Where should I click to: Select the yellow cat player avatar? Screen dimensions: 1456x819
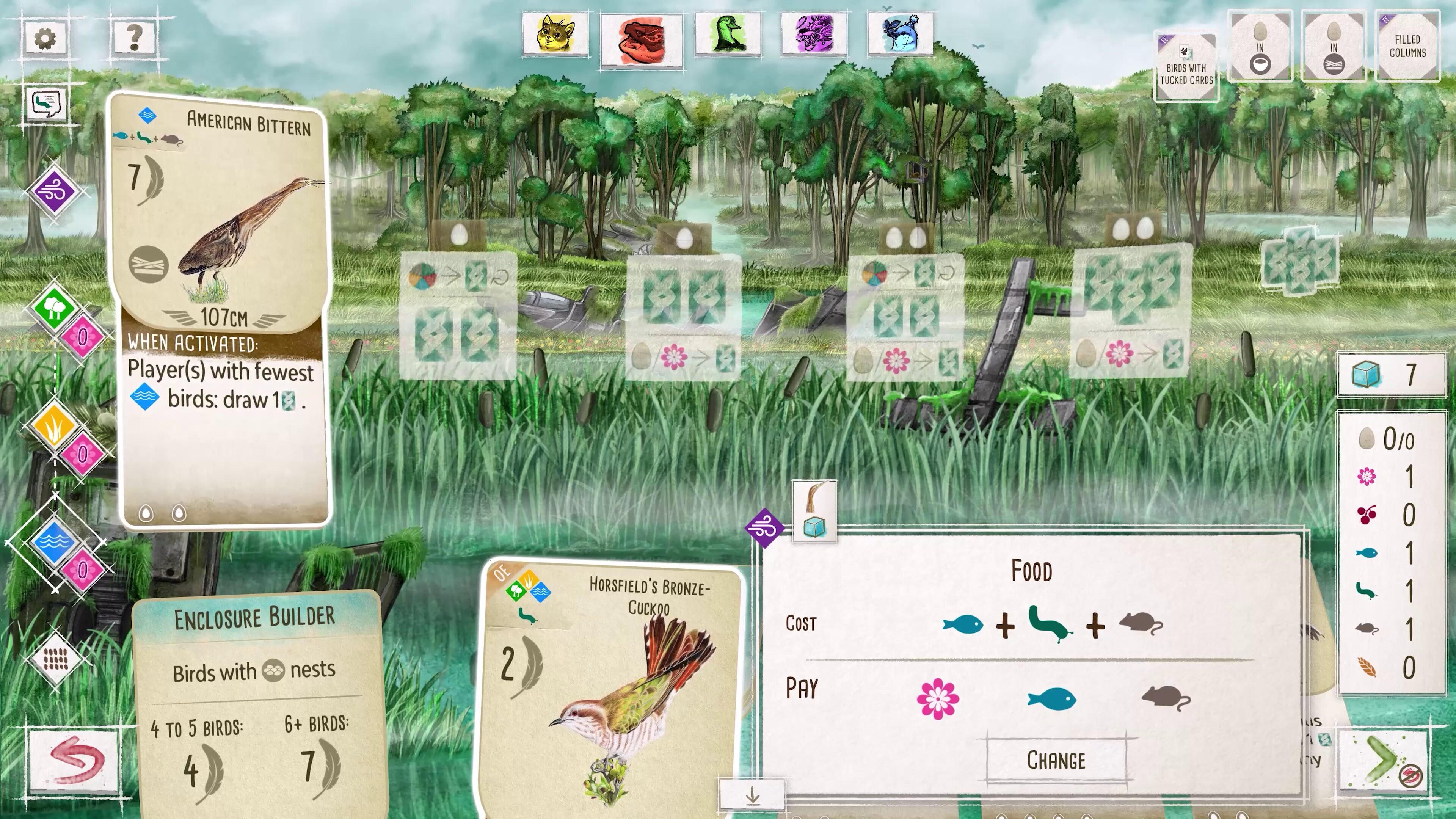[555, 35]
